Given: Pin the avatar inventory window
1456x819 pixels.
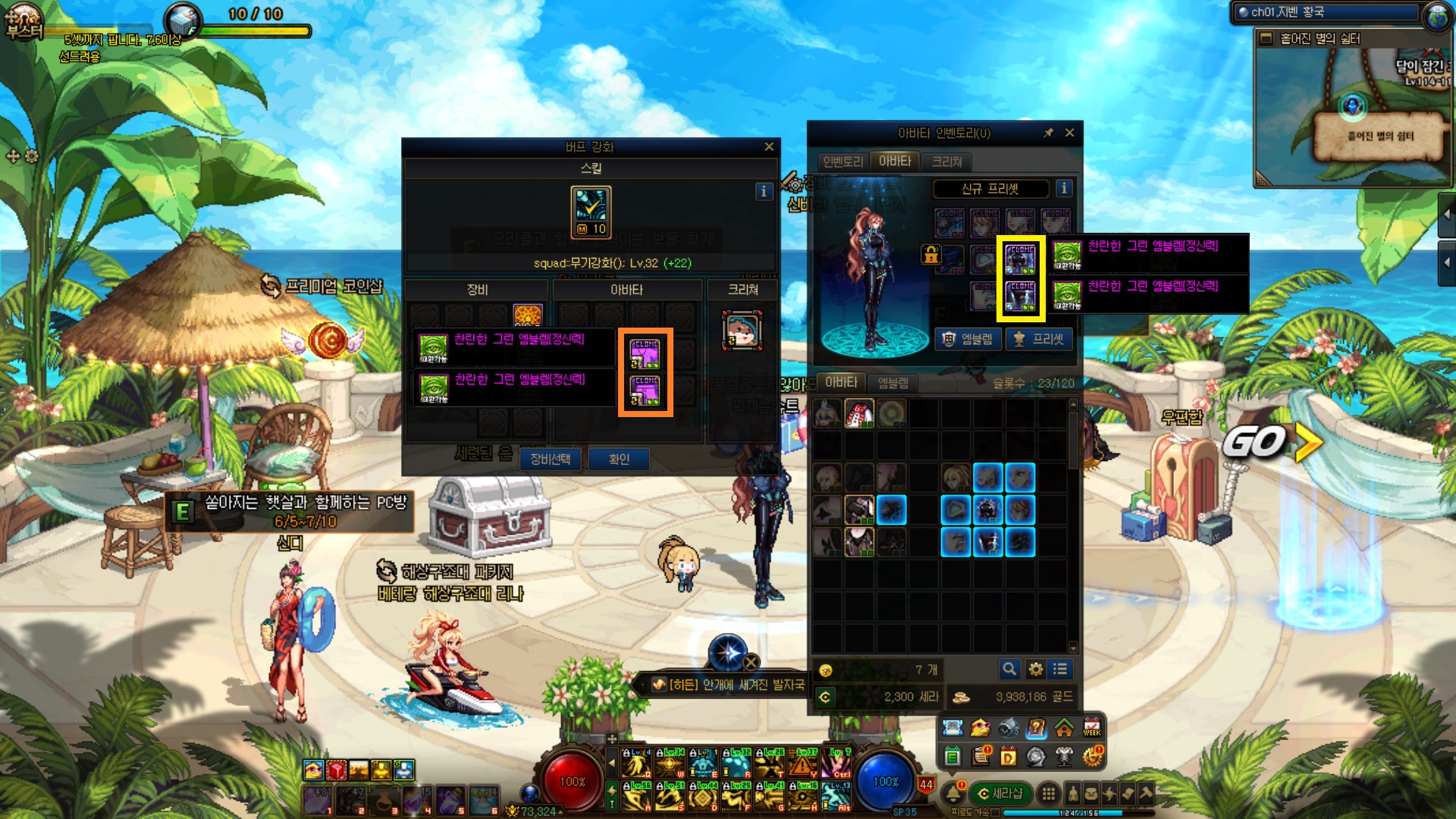Looking at the screenshot, I should point(1048,133).
